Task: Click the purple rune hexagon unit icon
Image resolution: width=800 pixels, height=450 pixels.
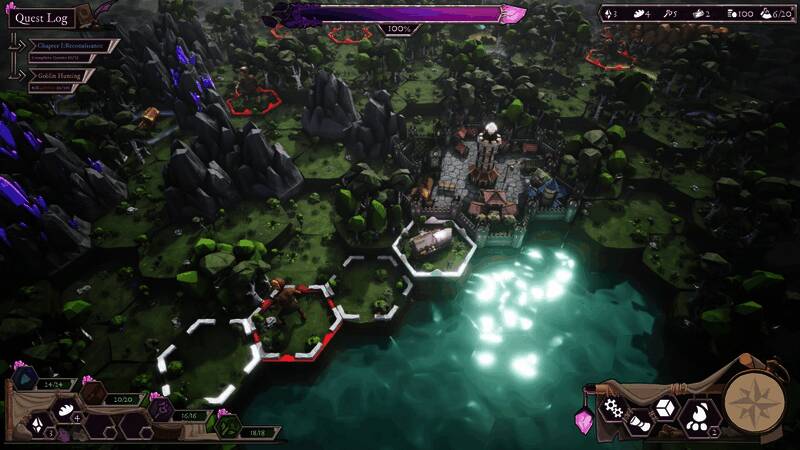Action: click(159, 409)
